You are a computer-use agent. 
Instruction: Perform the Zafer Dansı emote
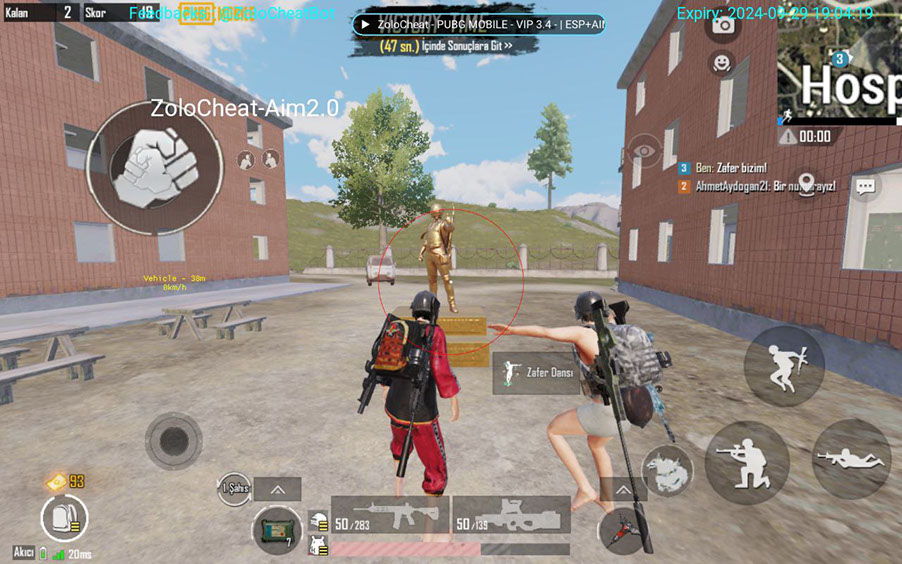(x=537, y=373)
